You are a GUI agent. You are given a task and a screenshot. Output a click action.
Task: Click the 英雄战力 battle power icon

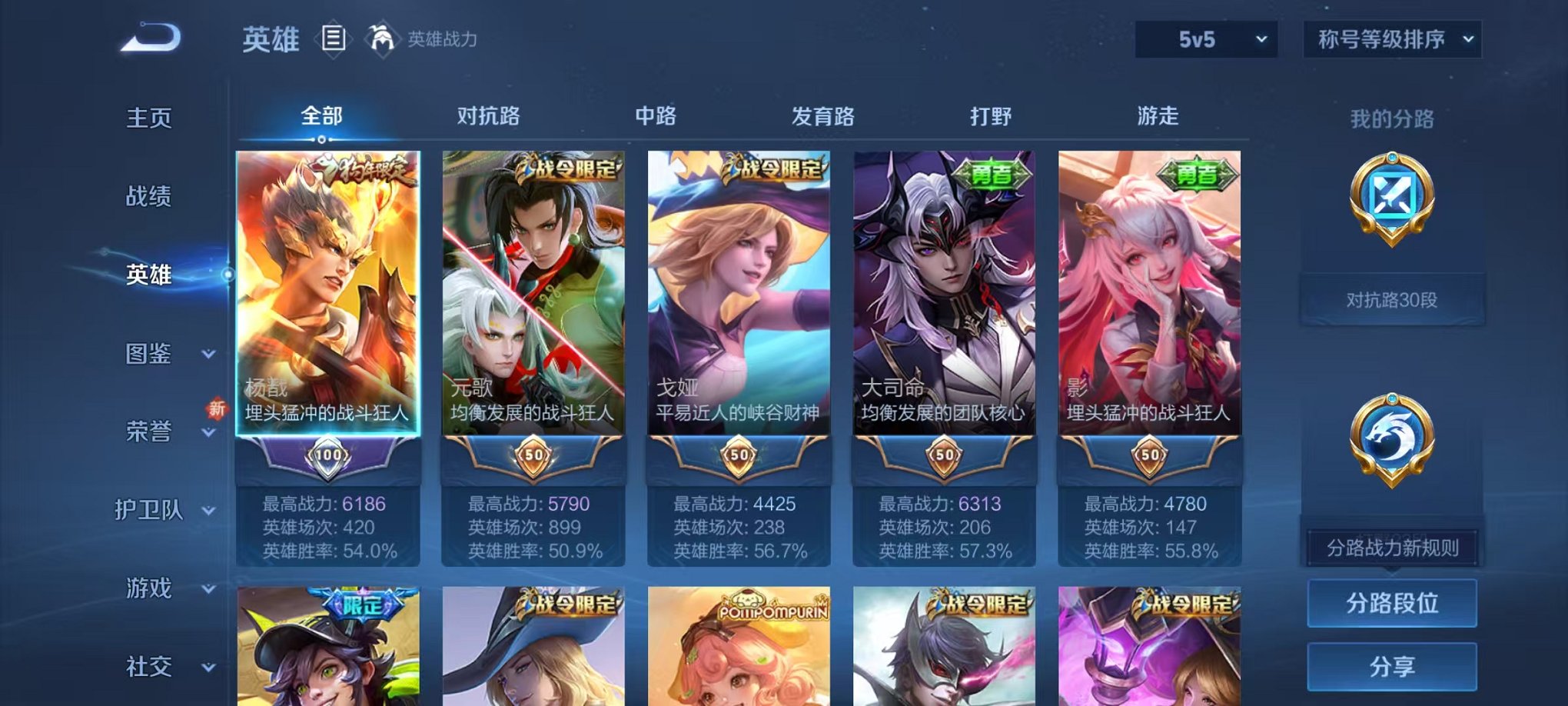point(382,36)
